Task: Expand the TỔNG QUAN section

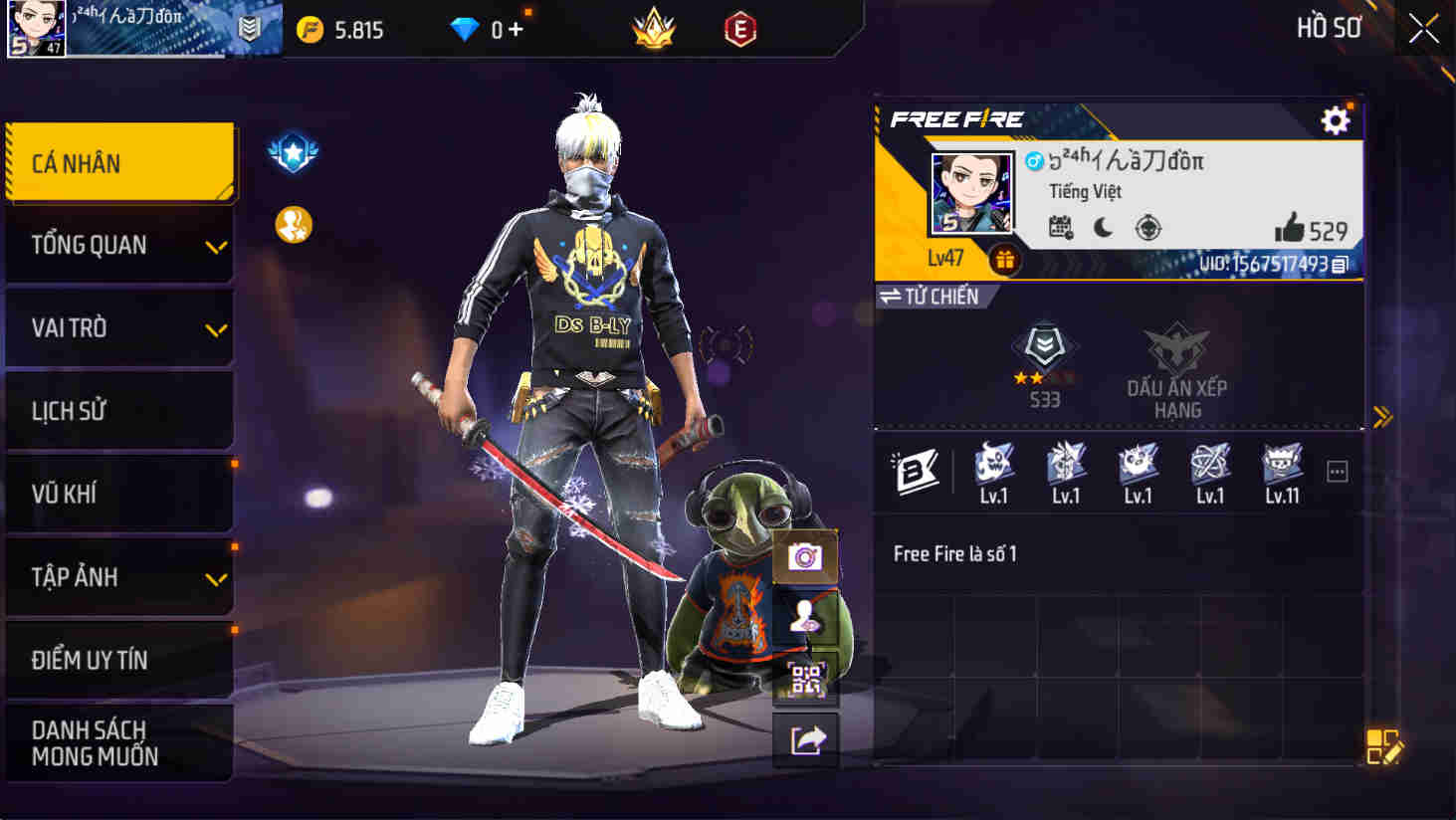Action: [x=119, y=245]
